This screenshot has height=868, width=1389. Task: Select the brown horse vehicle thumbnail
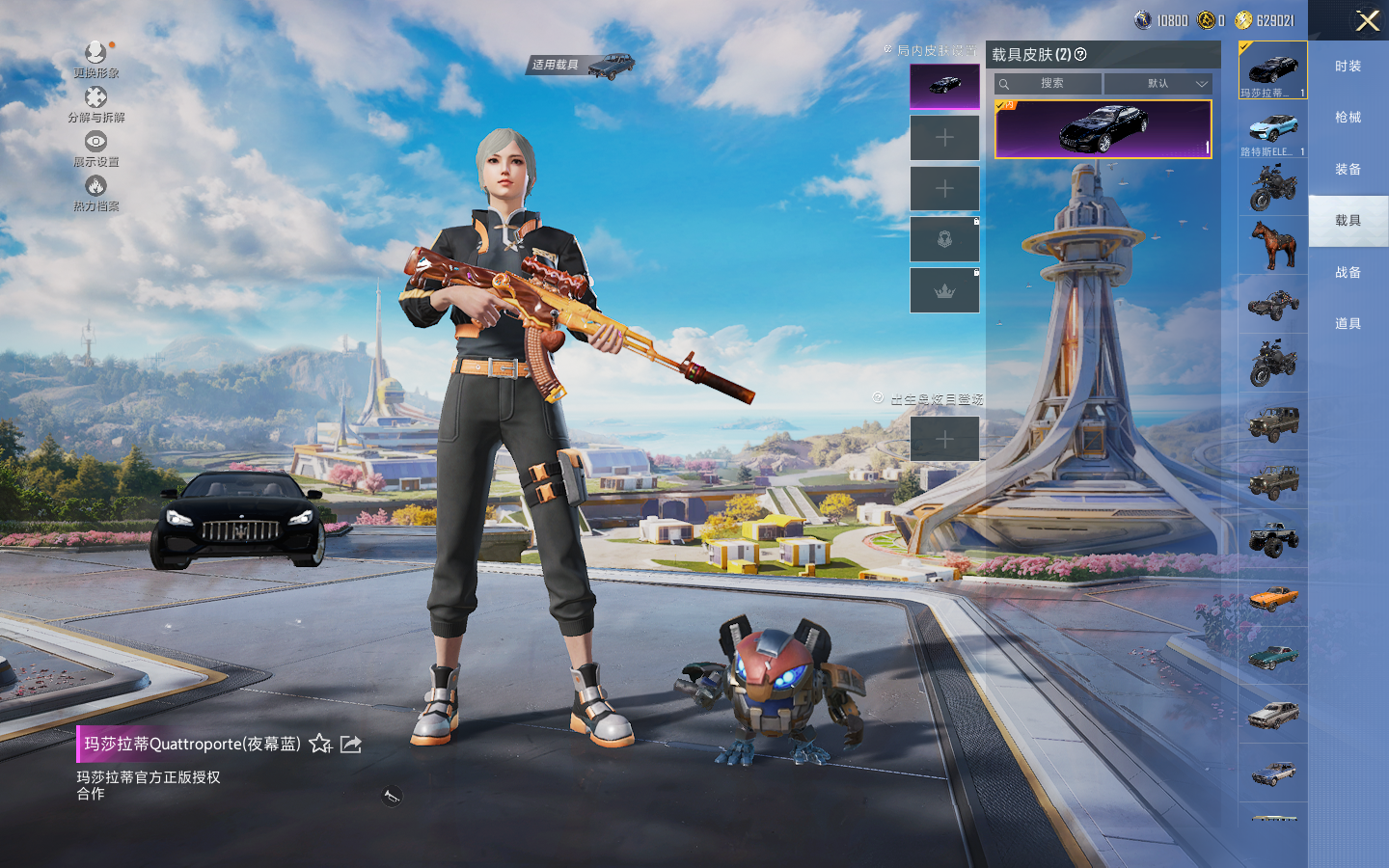1272,245
